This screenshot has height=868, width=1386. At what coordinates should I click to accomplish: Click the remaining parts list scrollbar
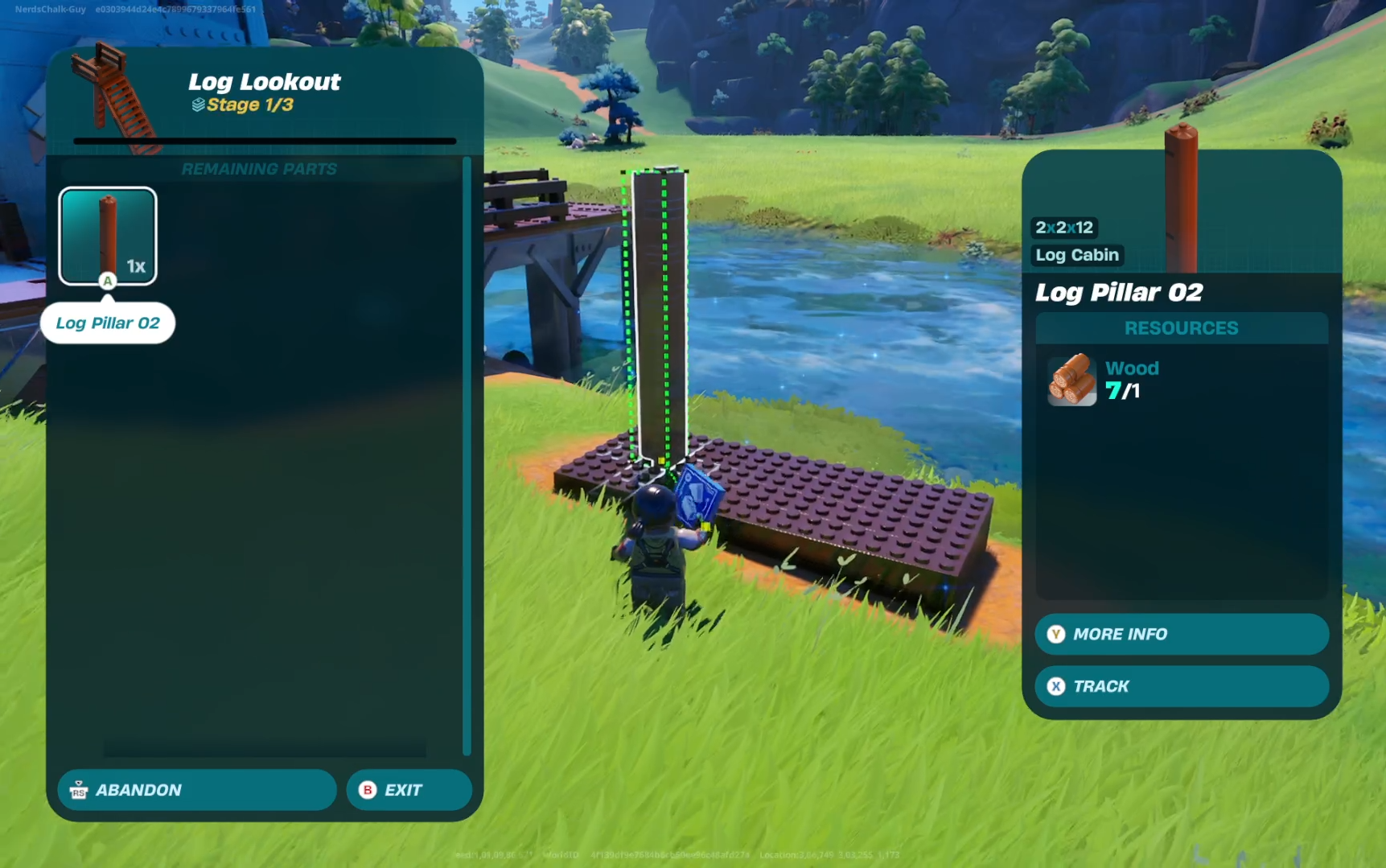click(x=467, y=455)
